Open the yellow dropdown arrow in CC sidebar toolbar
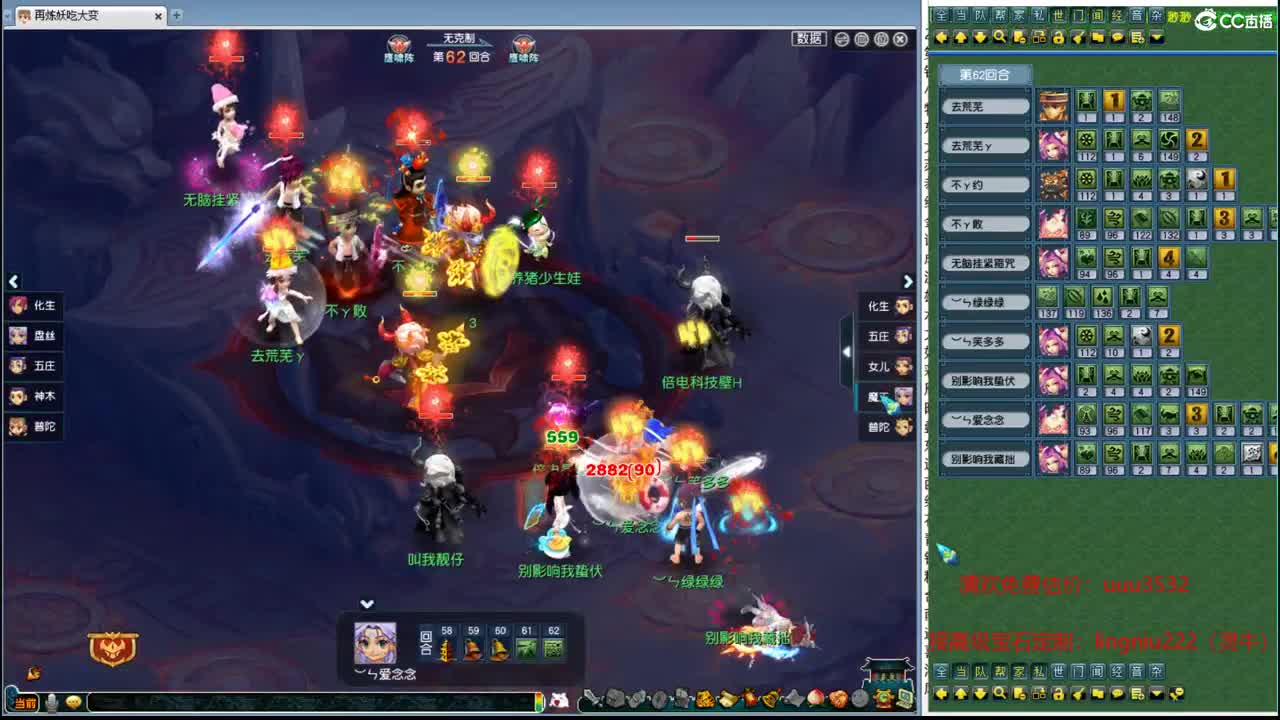Image resolution: width=1280 pixels, height=720 pixels. 1156,37
